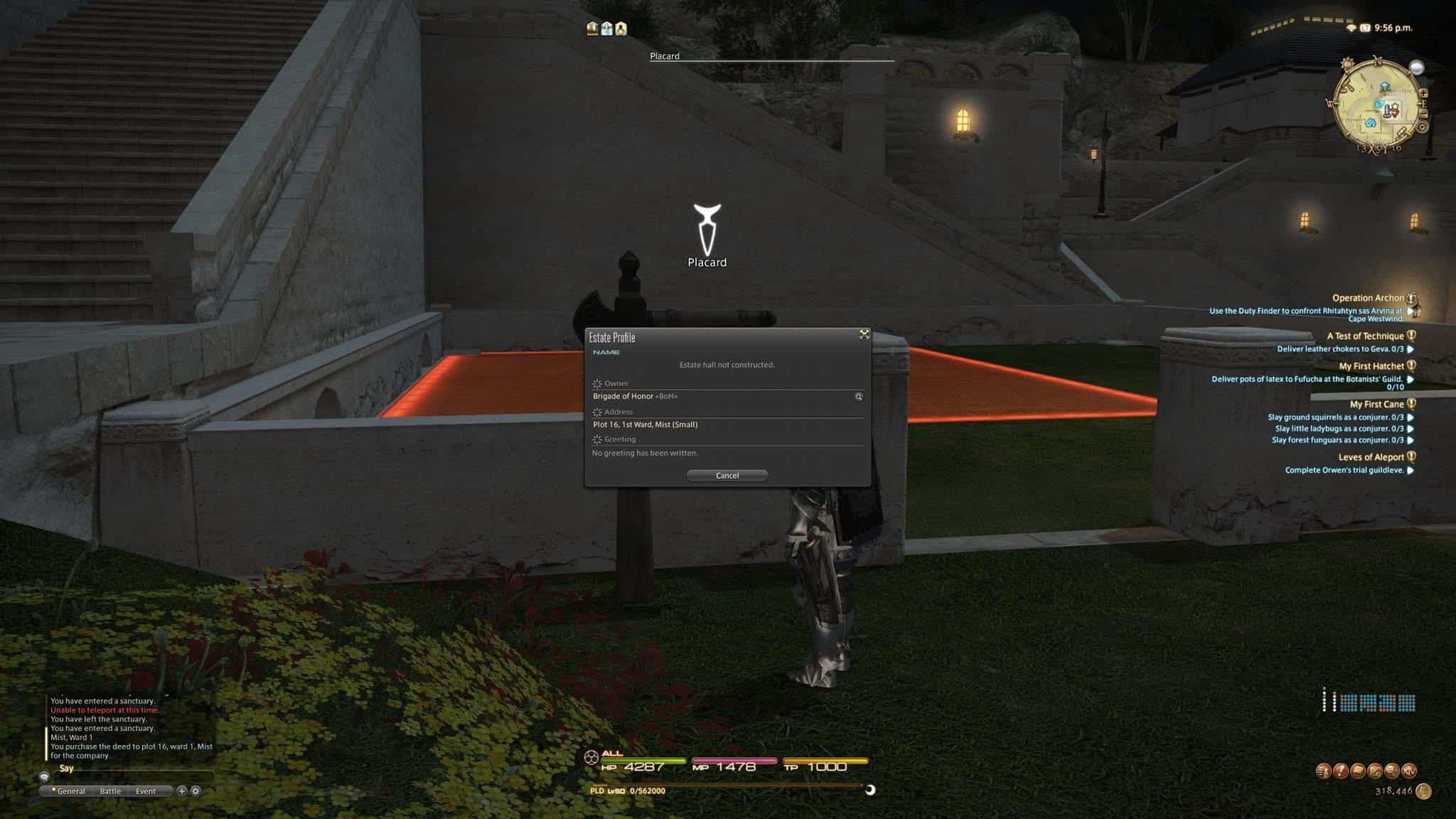Image resolution: width=1456 pixels, height=819 pixels.
Task: Open minimap settings gear
Action: coord(1423,127)
